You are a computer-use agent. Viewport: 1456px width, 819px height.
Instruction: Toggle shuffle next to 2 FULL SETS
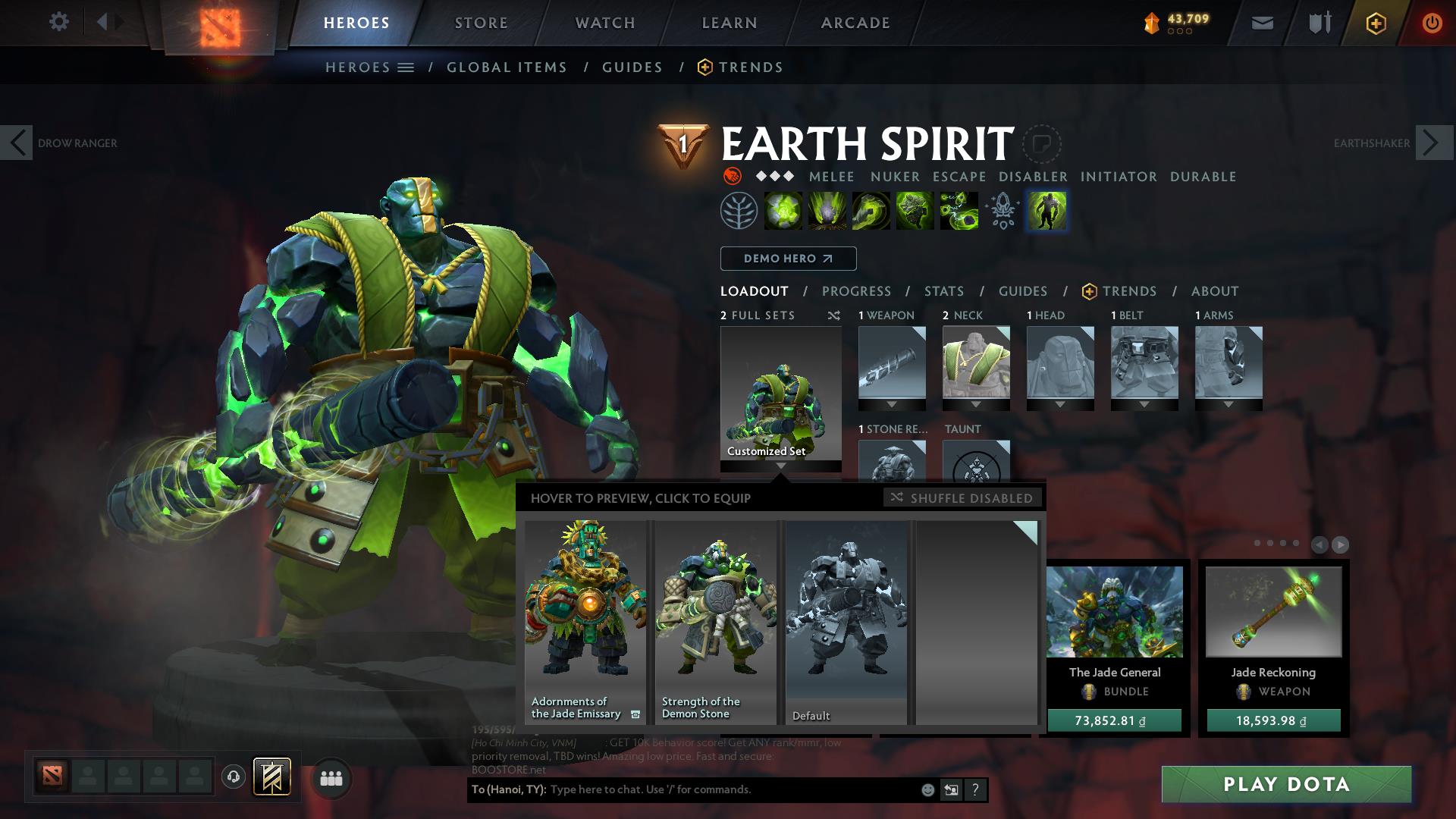point(833,315)
